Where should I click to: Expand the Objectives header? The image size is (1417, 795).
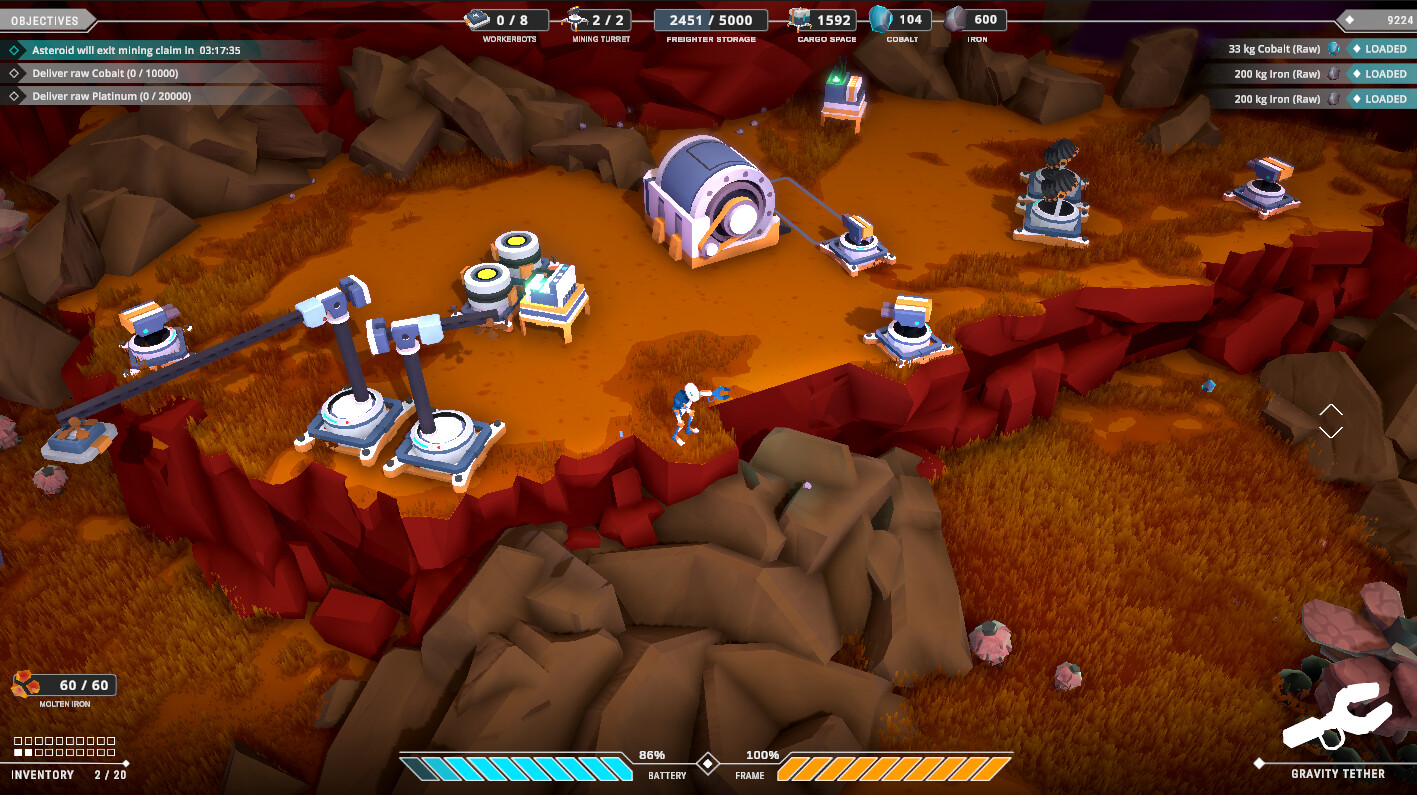[x=45, y=20]
